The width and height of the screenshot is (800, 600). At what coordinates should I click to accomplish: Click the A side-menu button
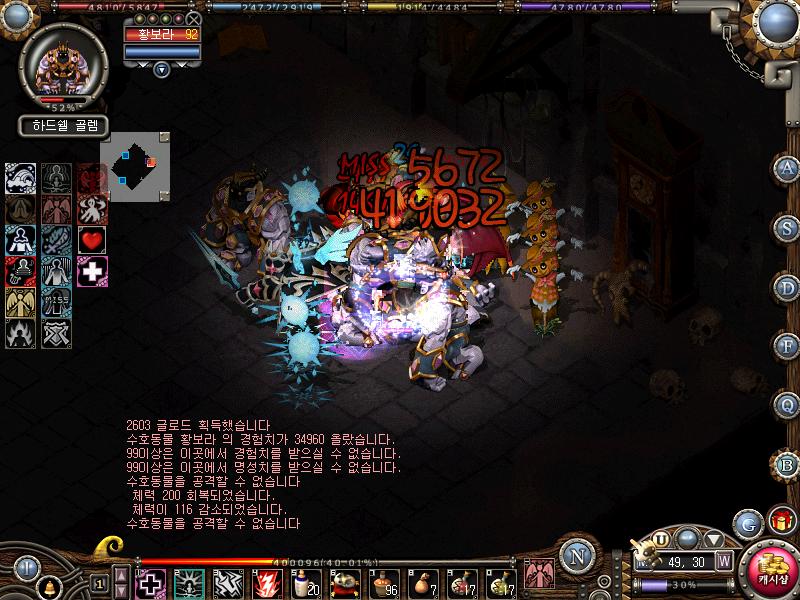[787, 167]
